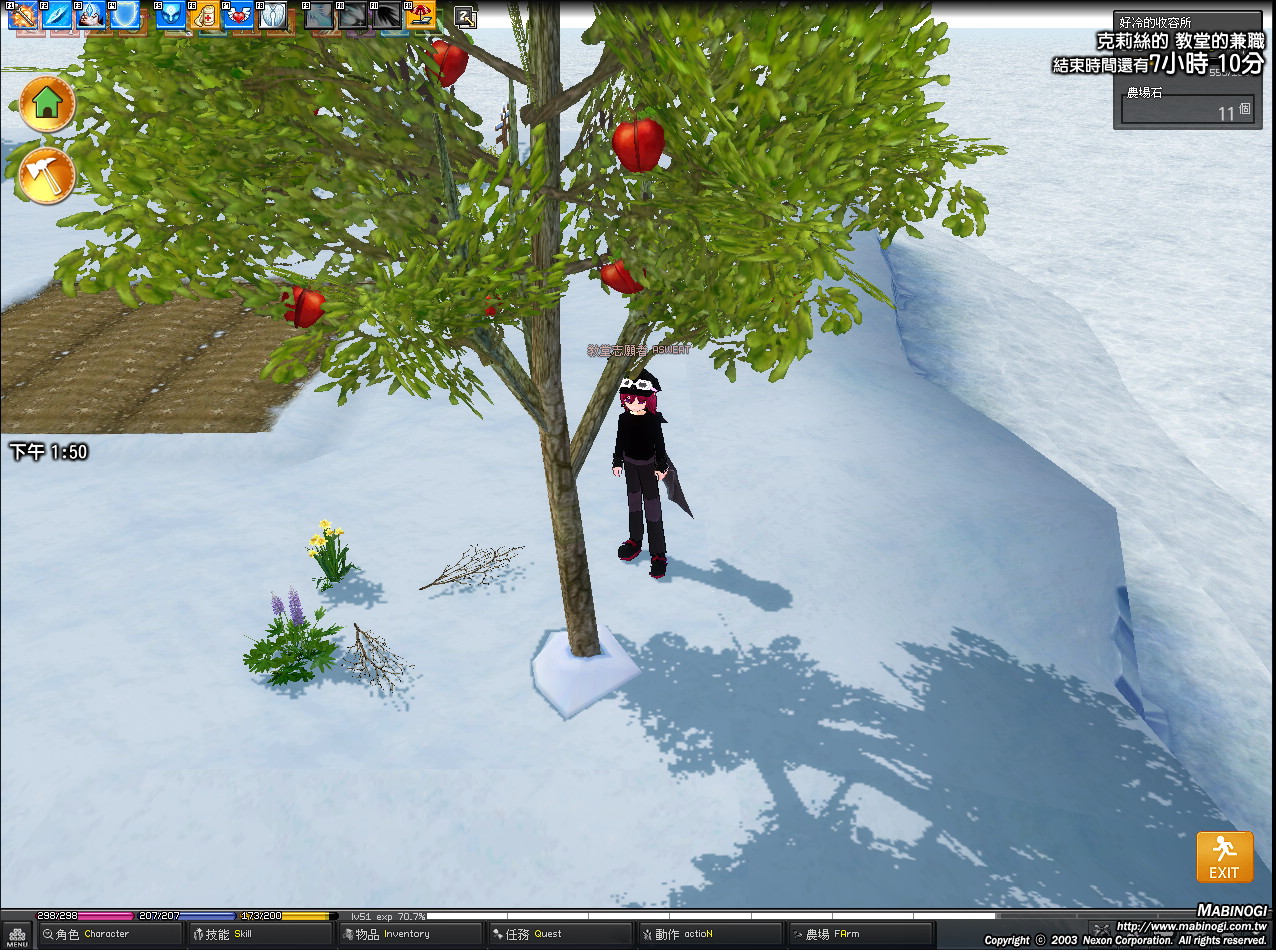This screenshot has width=1276, height=950.
Task: Click the green house icon button
Action: click(x=47, y=103)
